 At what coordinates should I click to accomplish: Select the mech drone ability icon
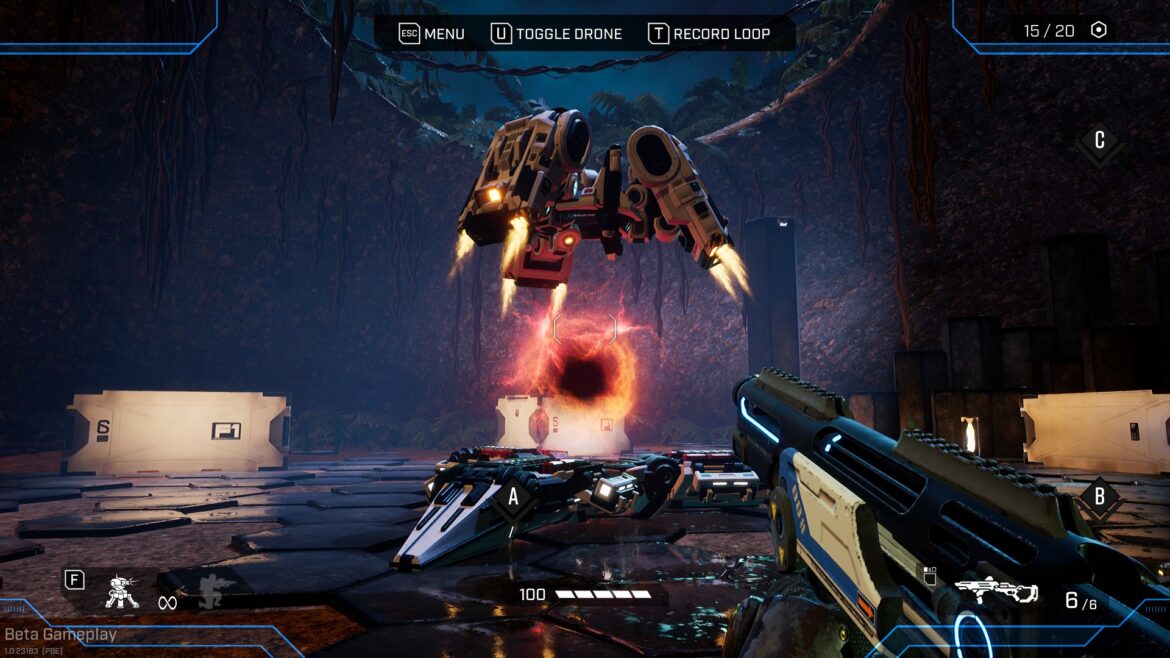tap(122, 592)
